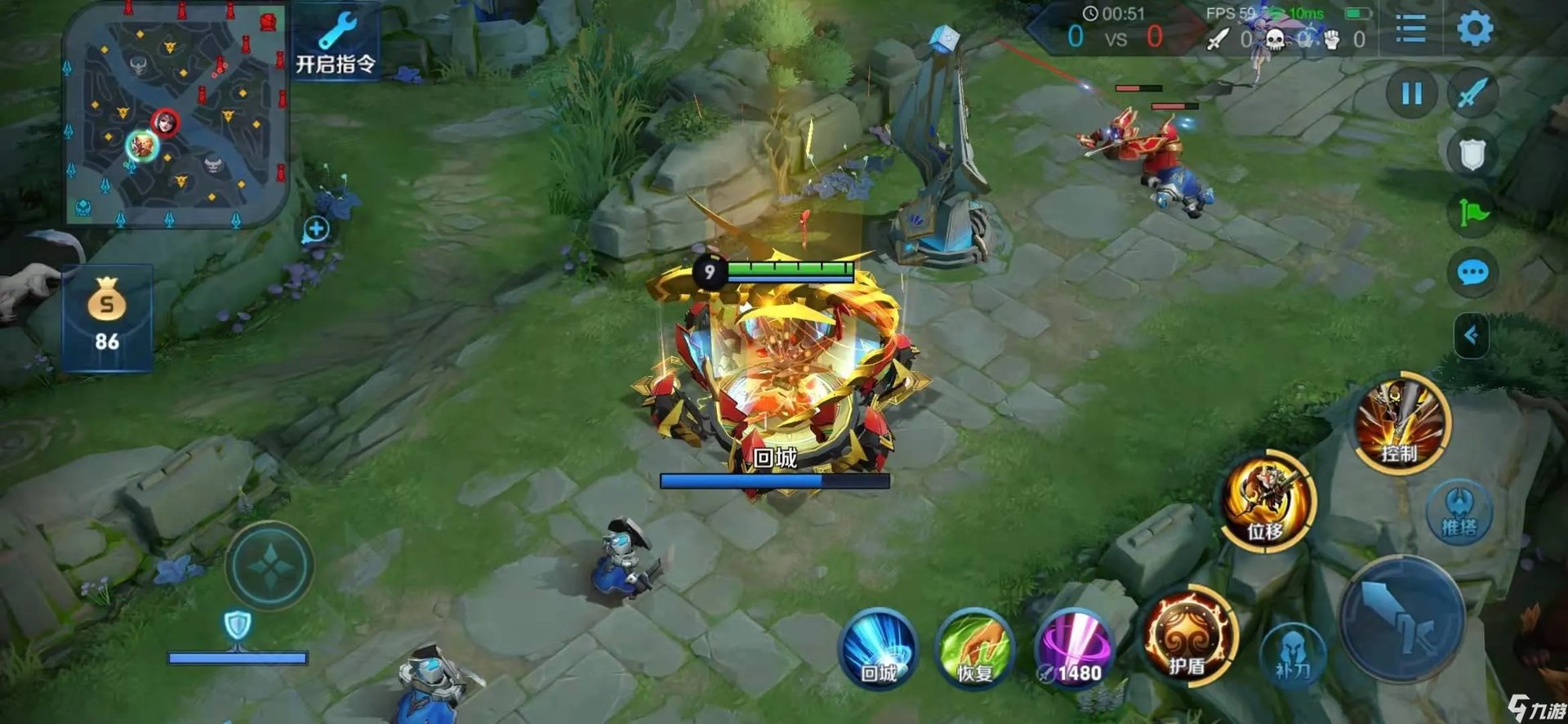Tap the 推塔 tower attack button
Viewport: 1568px width, 724px height.
(1459, 512)
